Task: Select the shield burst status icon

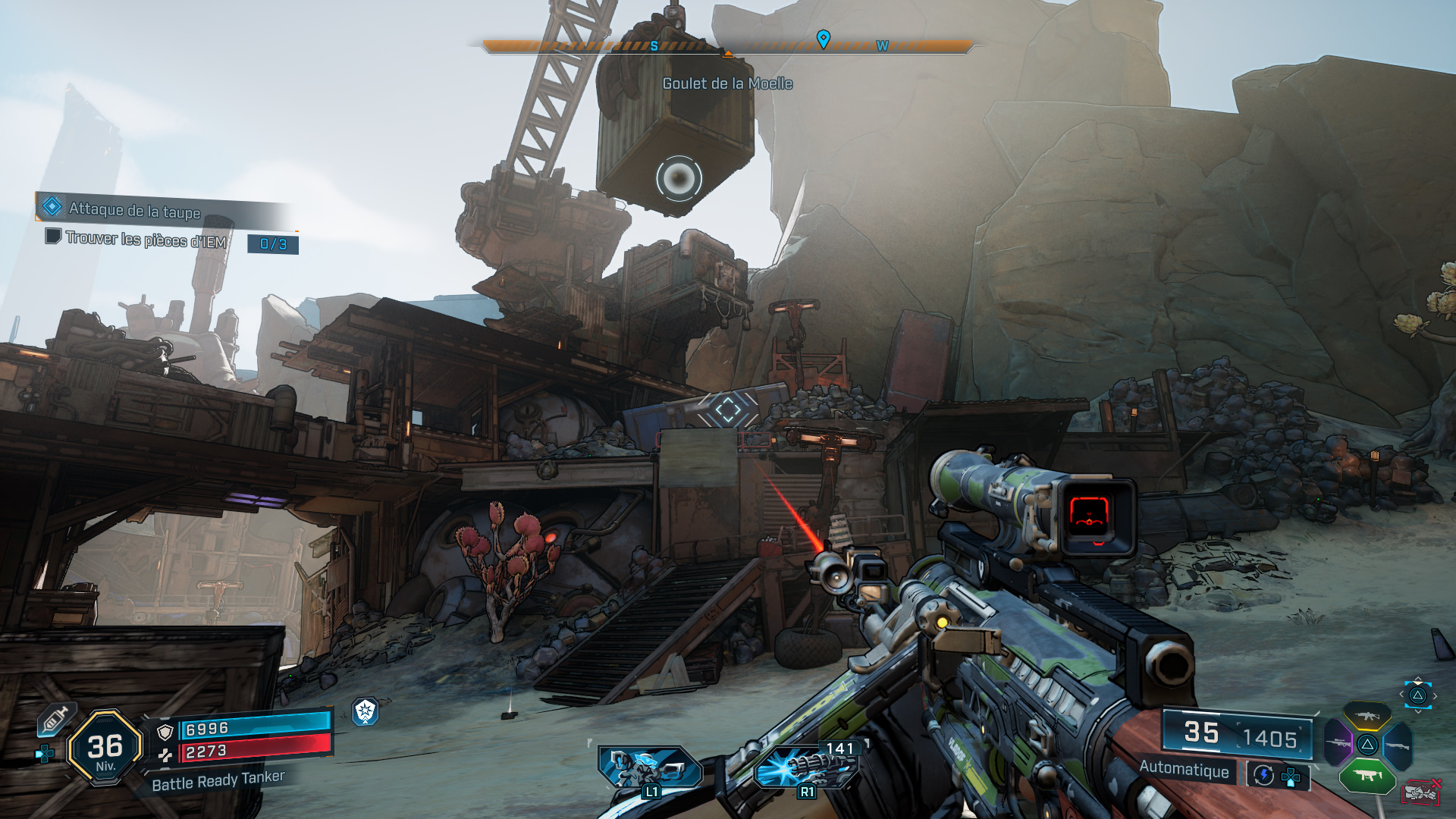Action: [x=366, y=711]
